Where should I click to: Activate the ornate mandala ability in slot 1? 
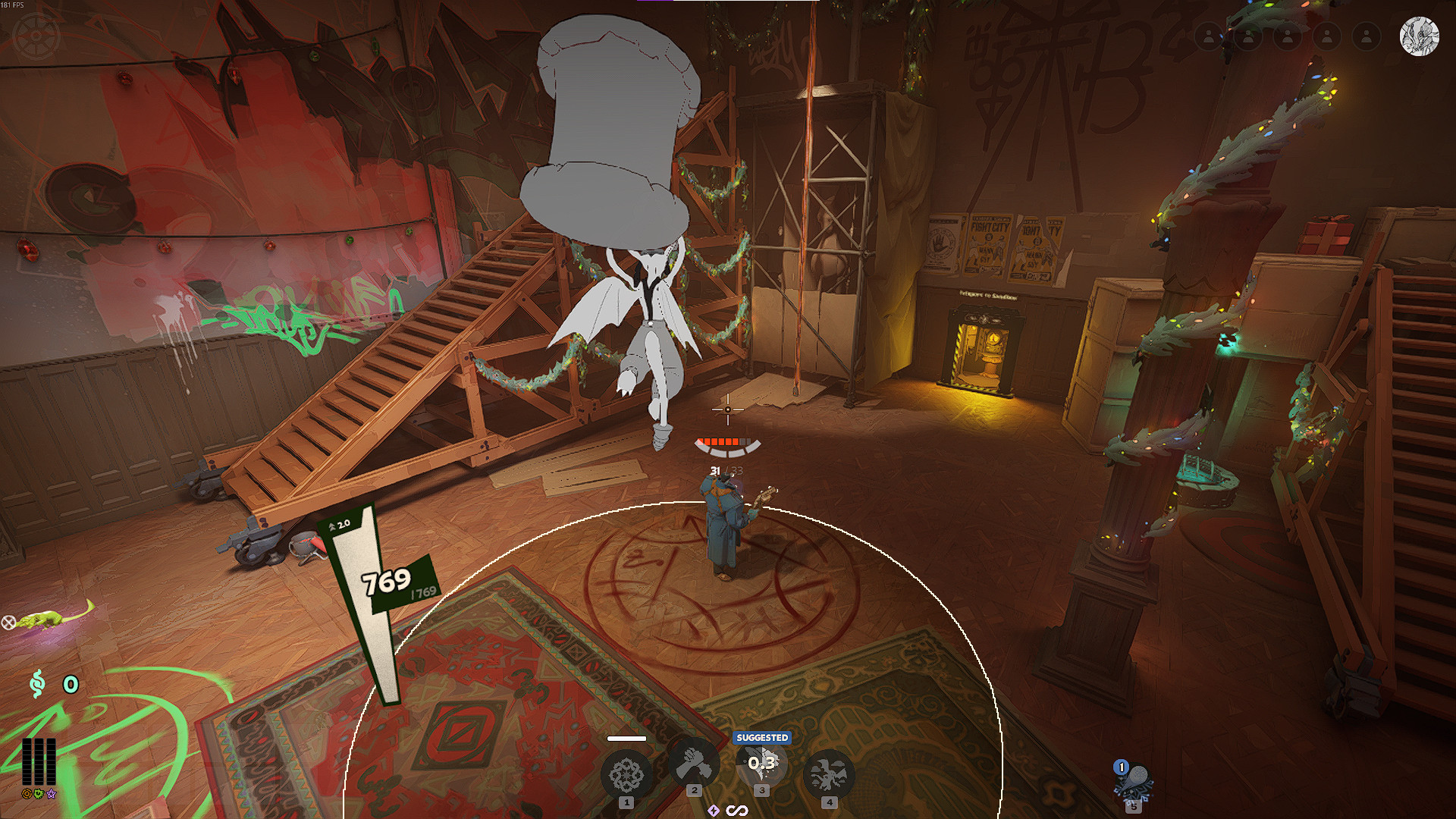pyautogui.click(x=626, y=775)
